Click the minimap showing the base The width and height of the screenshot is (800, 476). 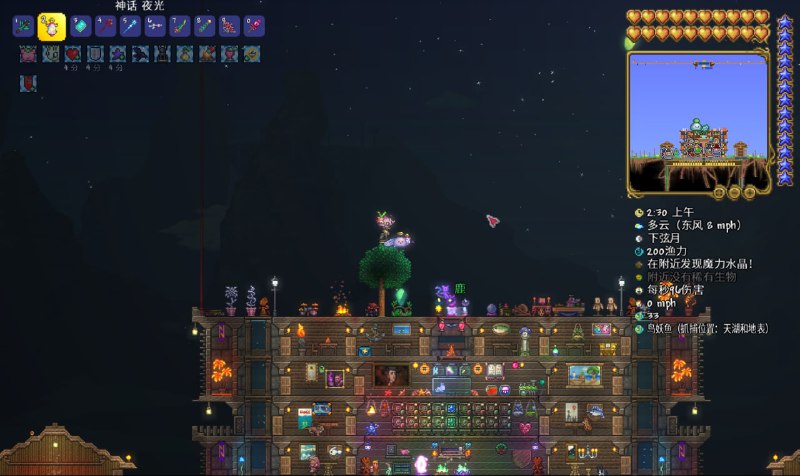[700, 122]
